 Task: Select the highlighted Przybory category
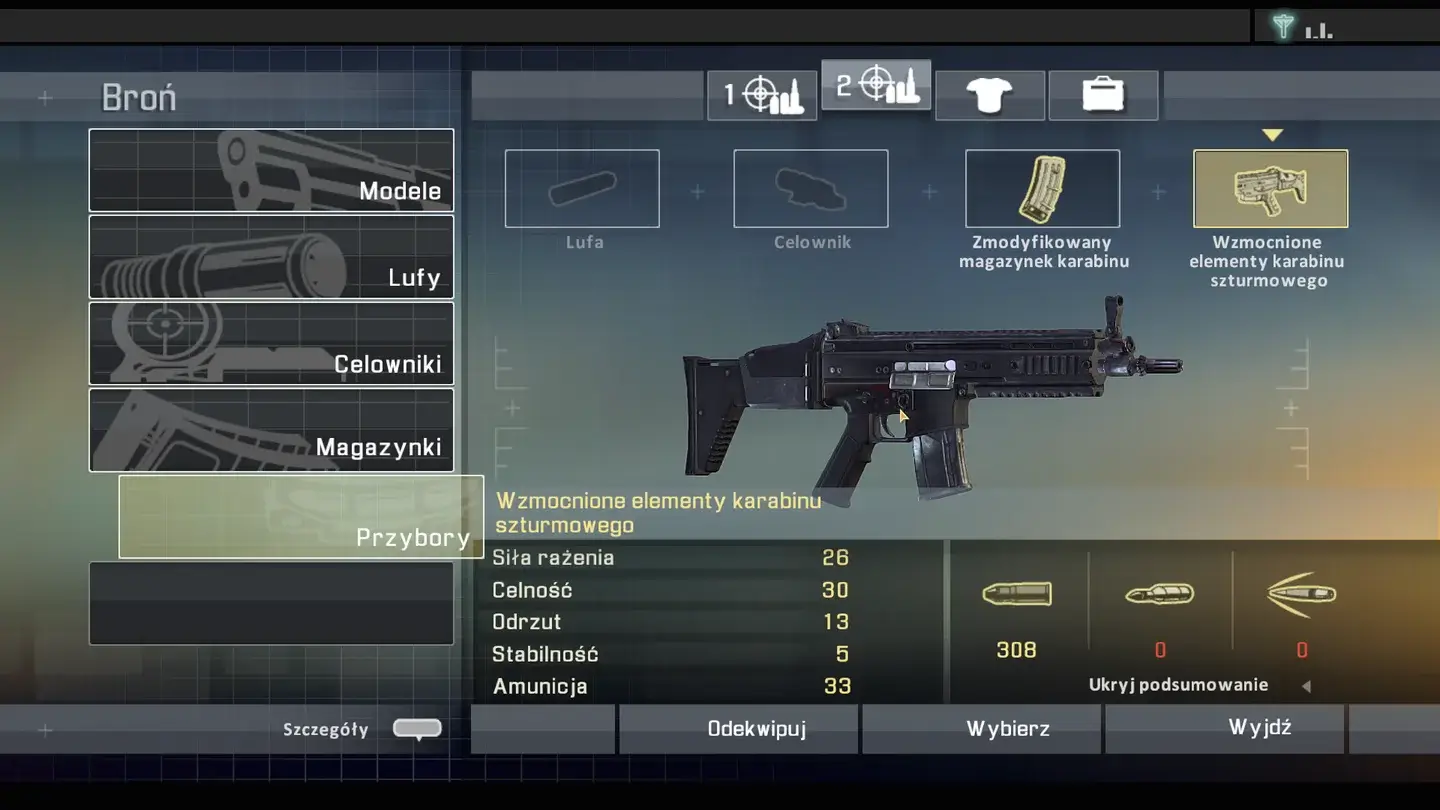pos(301,517)
